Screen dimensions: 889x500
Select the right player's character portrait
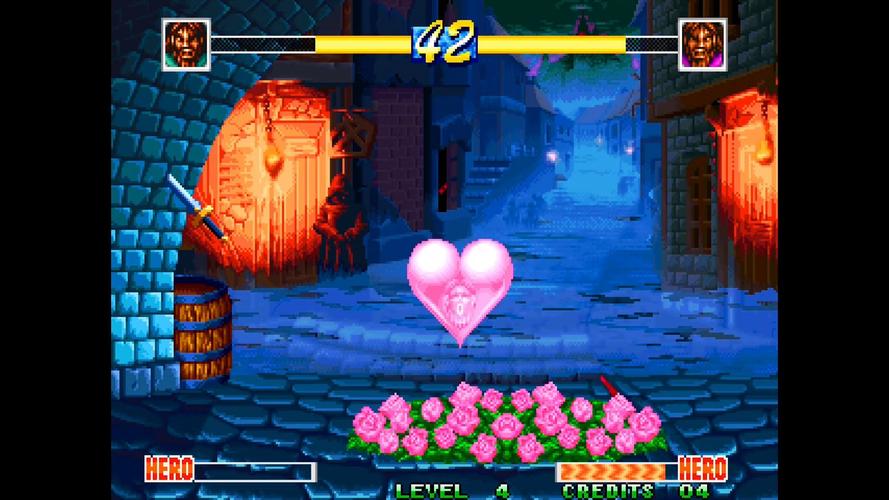703,44
